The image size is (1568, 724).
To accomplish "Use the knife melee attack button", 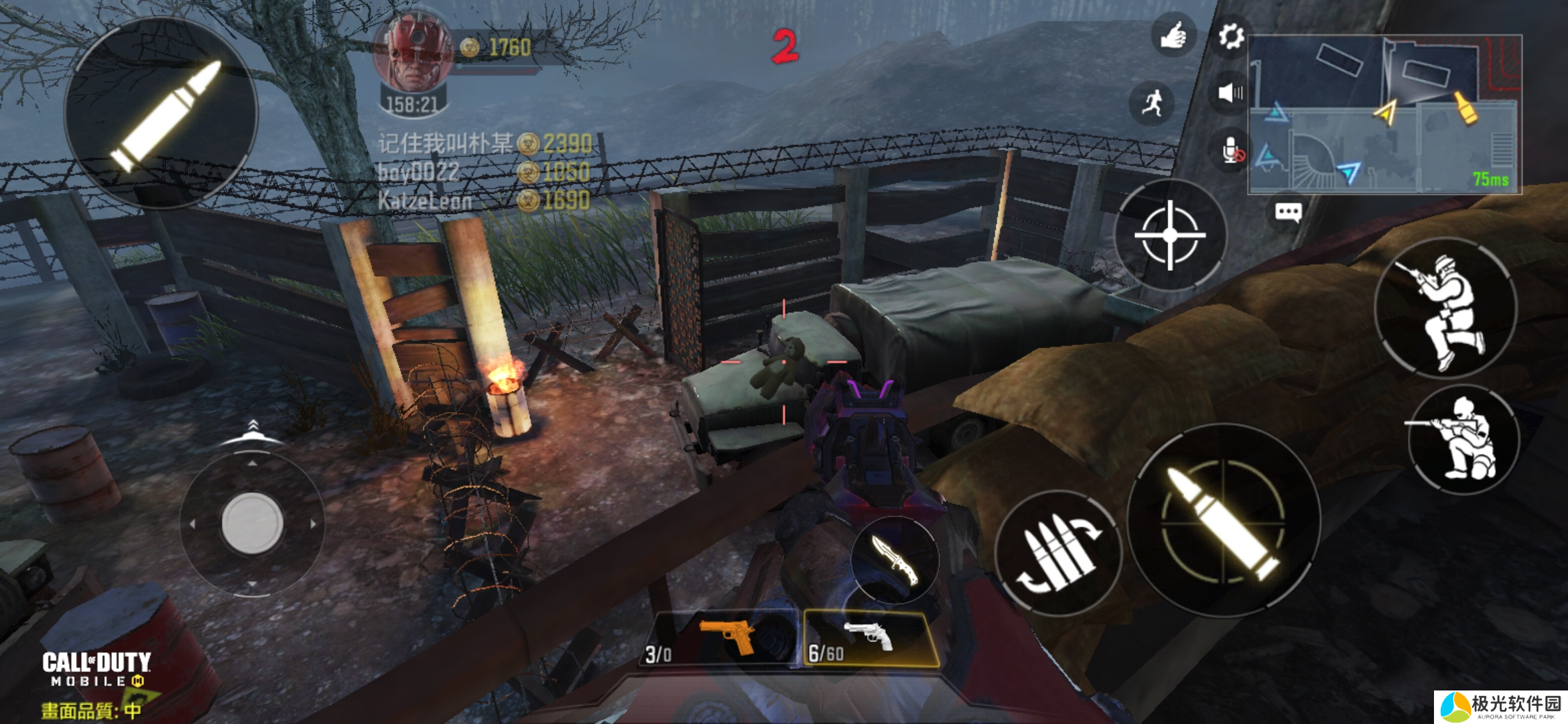I will 895,558.
